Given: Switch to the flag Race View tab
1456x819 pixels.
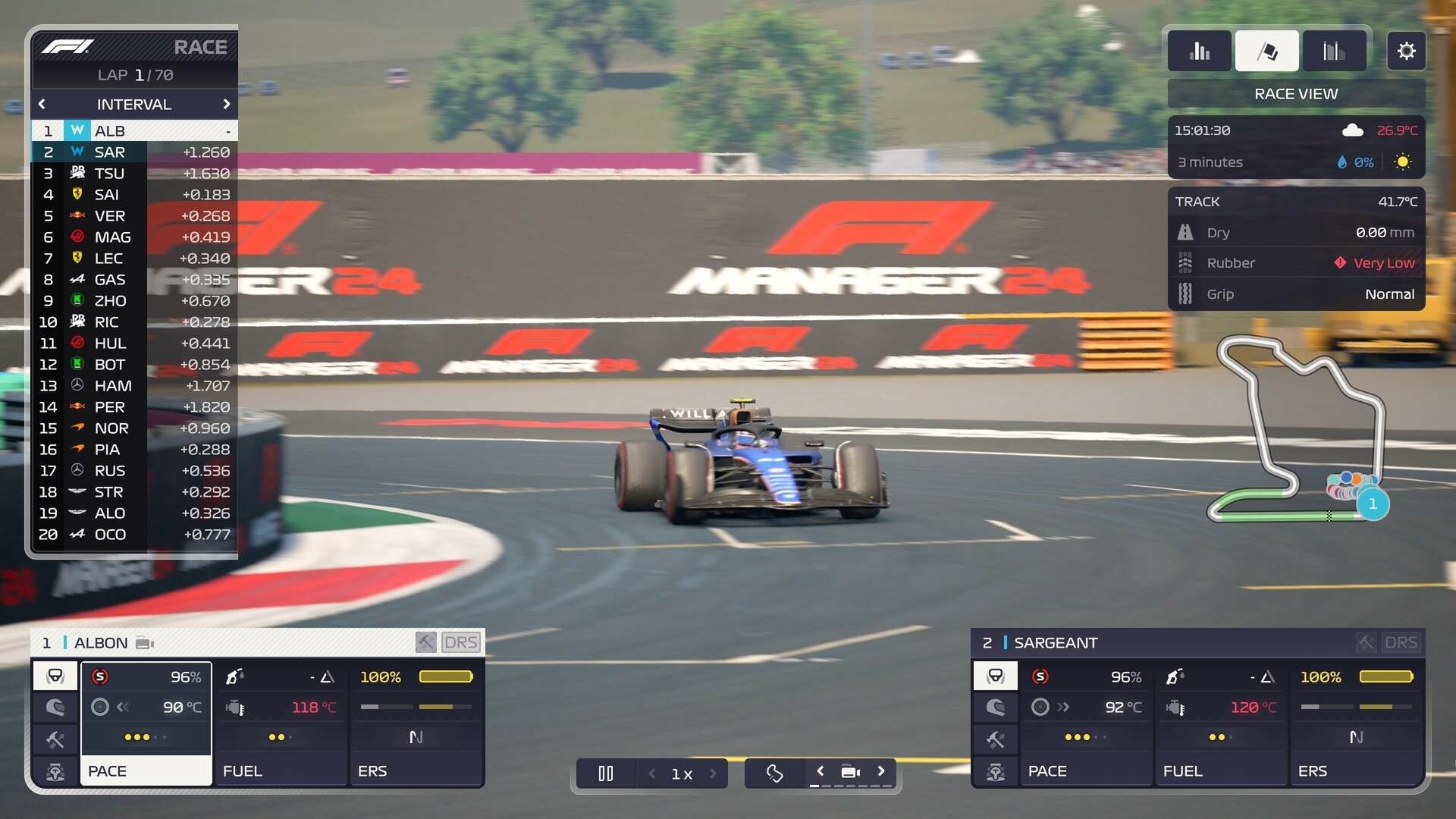Looking at the screenshot, I should [x=1266, y=50].
